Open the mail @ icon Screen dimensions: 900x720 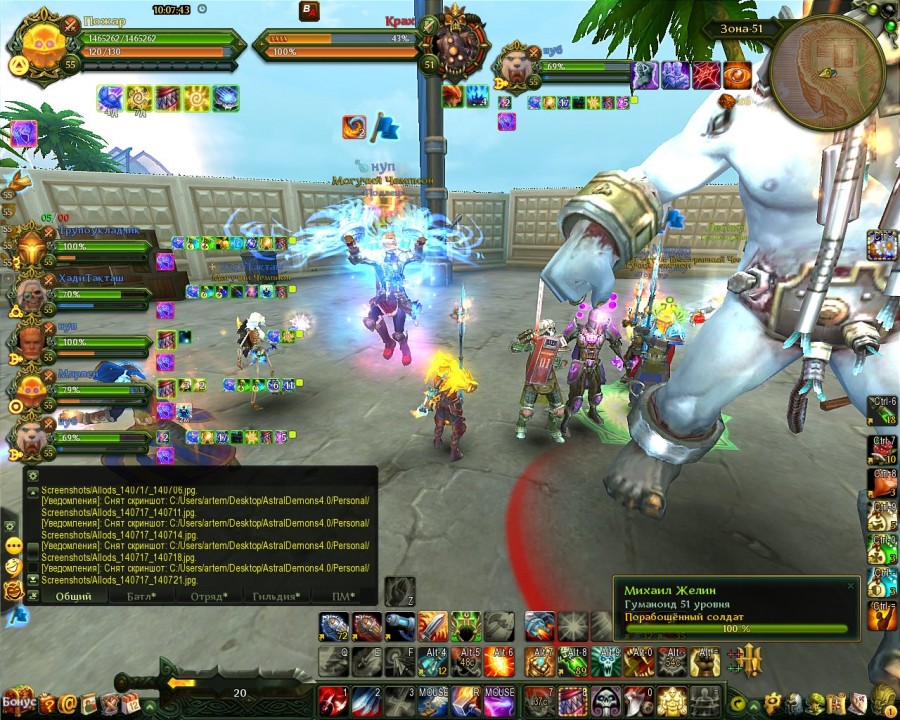pyautogui.click(x=68, y=704)
